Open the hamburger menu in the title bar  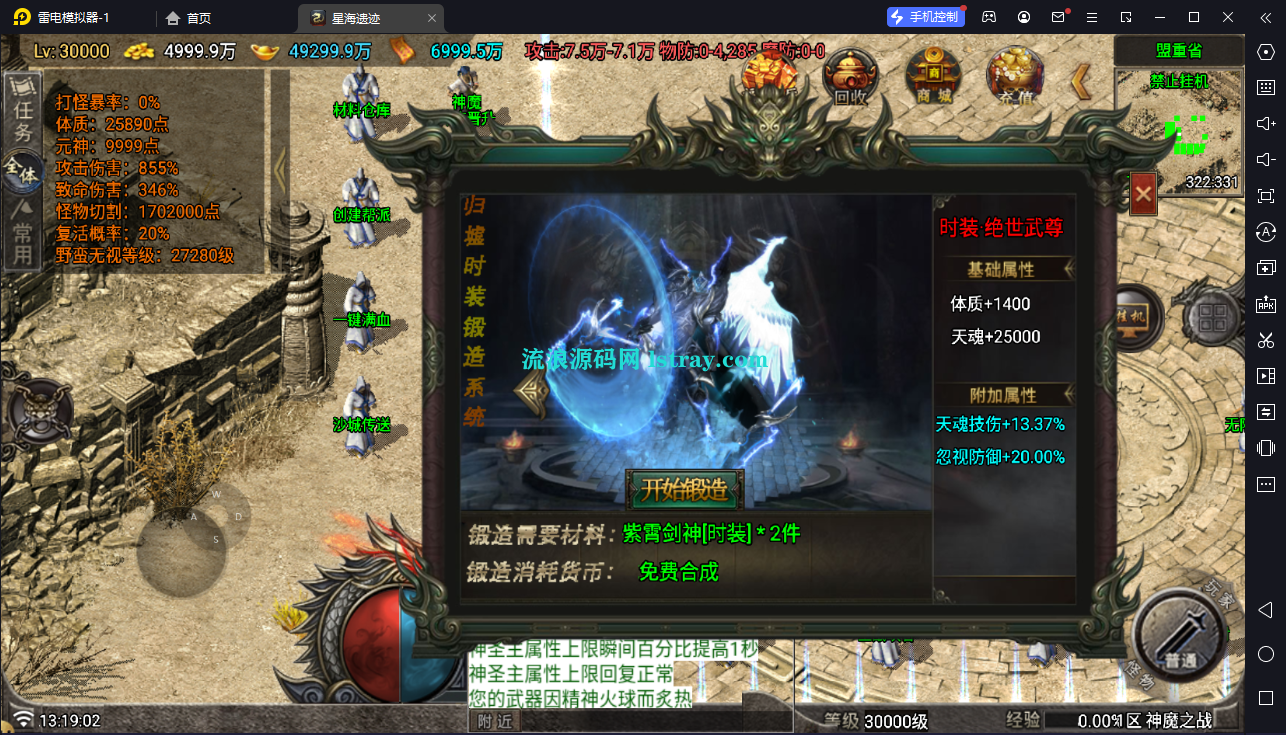1092,16
